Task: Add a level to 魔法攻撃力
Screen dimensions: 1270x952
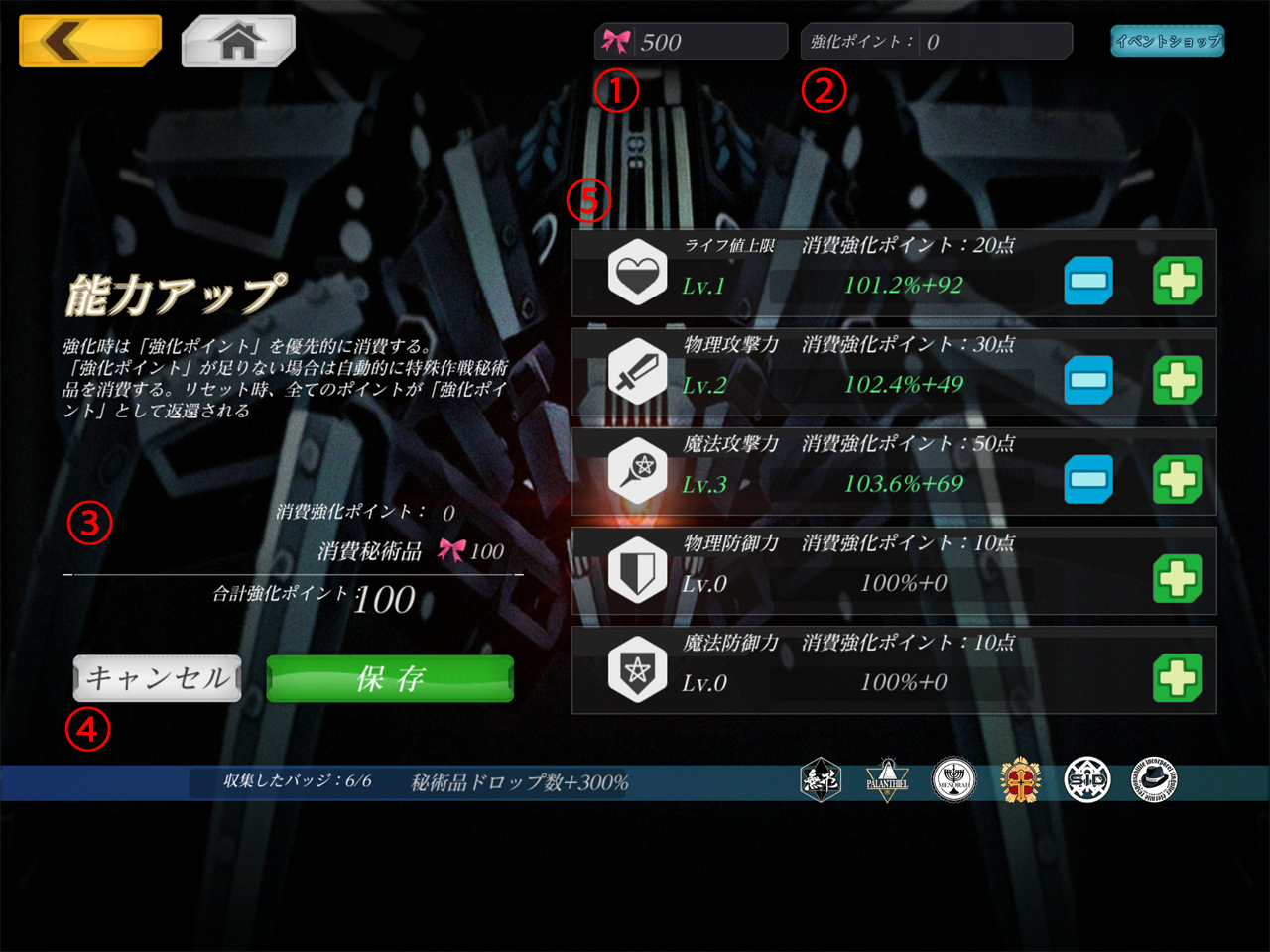Action: point(1178,480)
